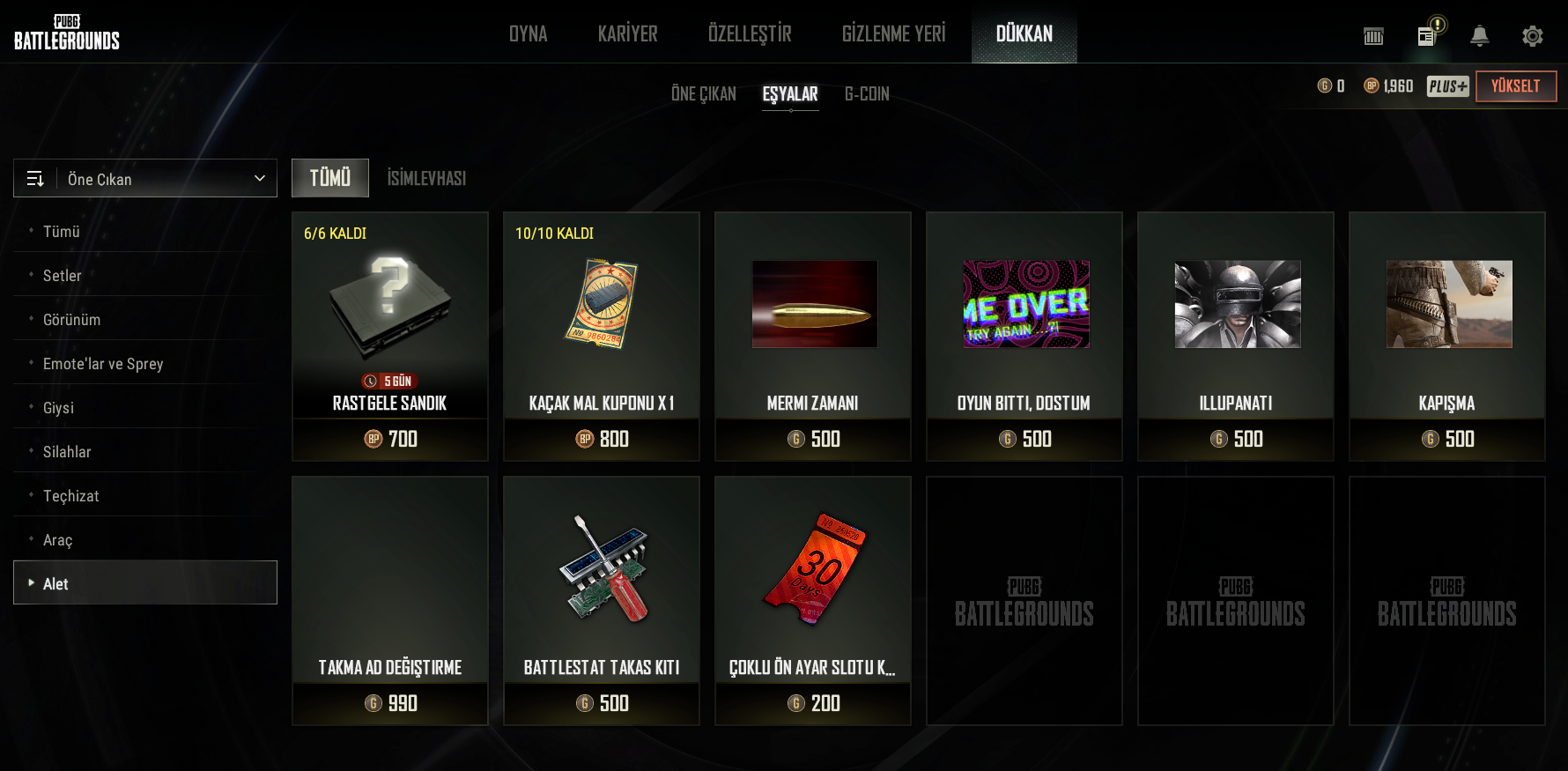The height and width of the screenshot is (771, 1568).
Task: Show notifications via the bell icon
Action: pos(1479,36)
